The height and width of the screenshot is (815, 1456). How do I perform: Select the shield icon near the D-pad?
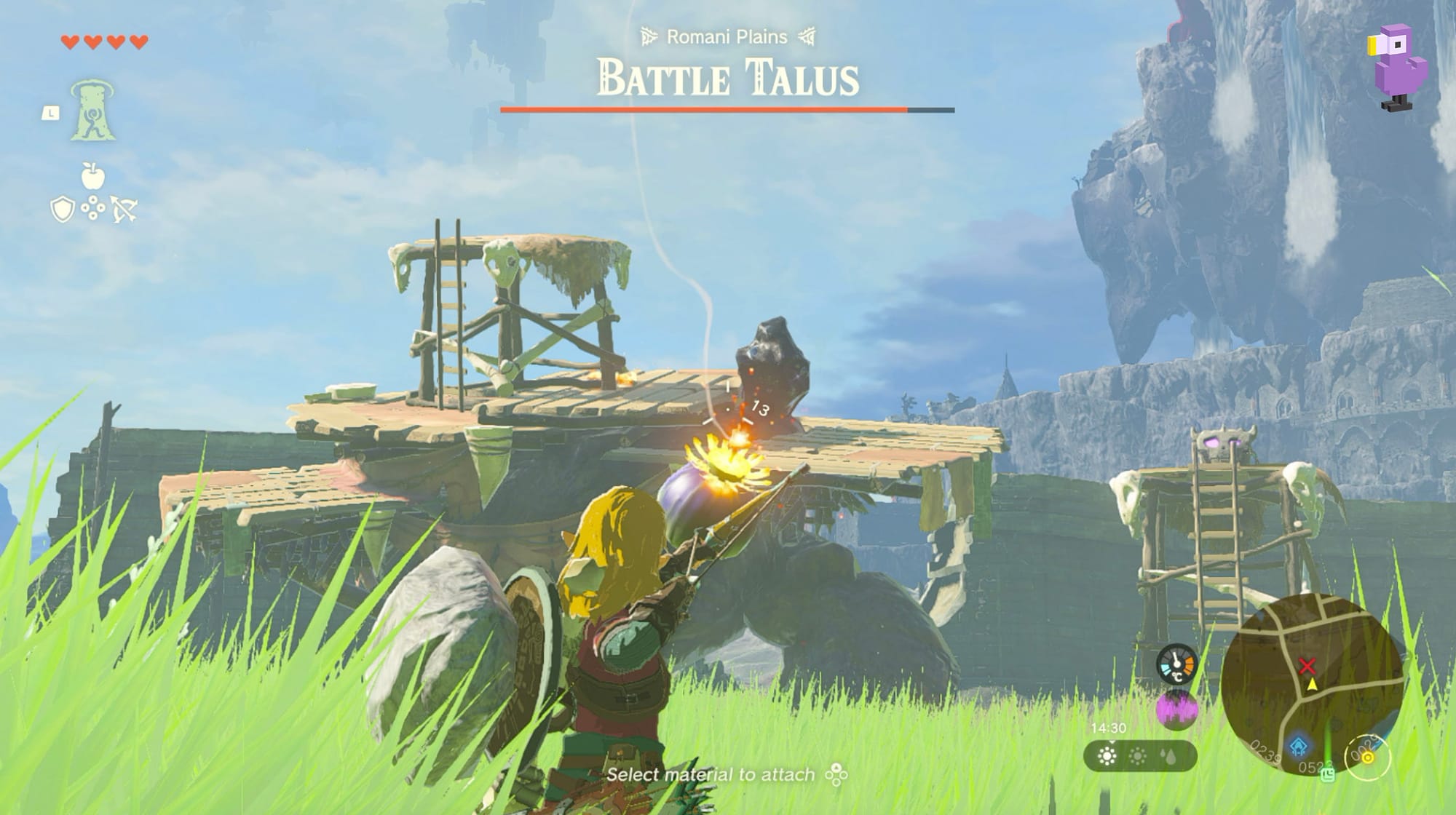63,208
